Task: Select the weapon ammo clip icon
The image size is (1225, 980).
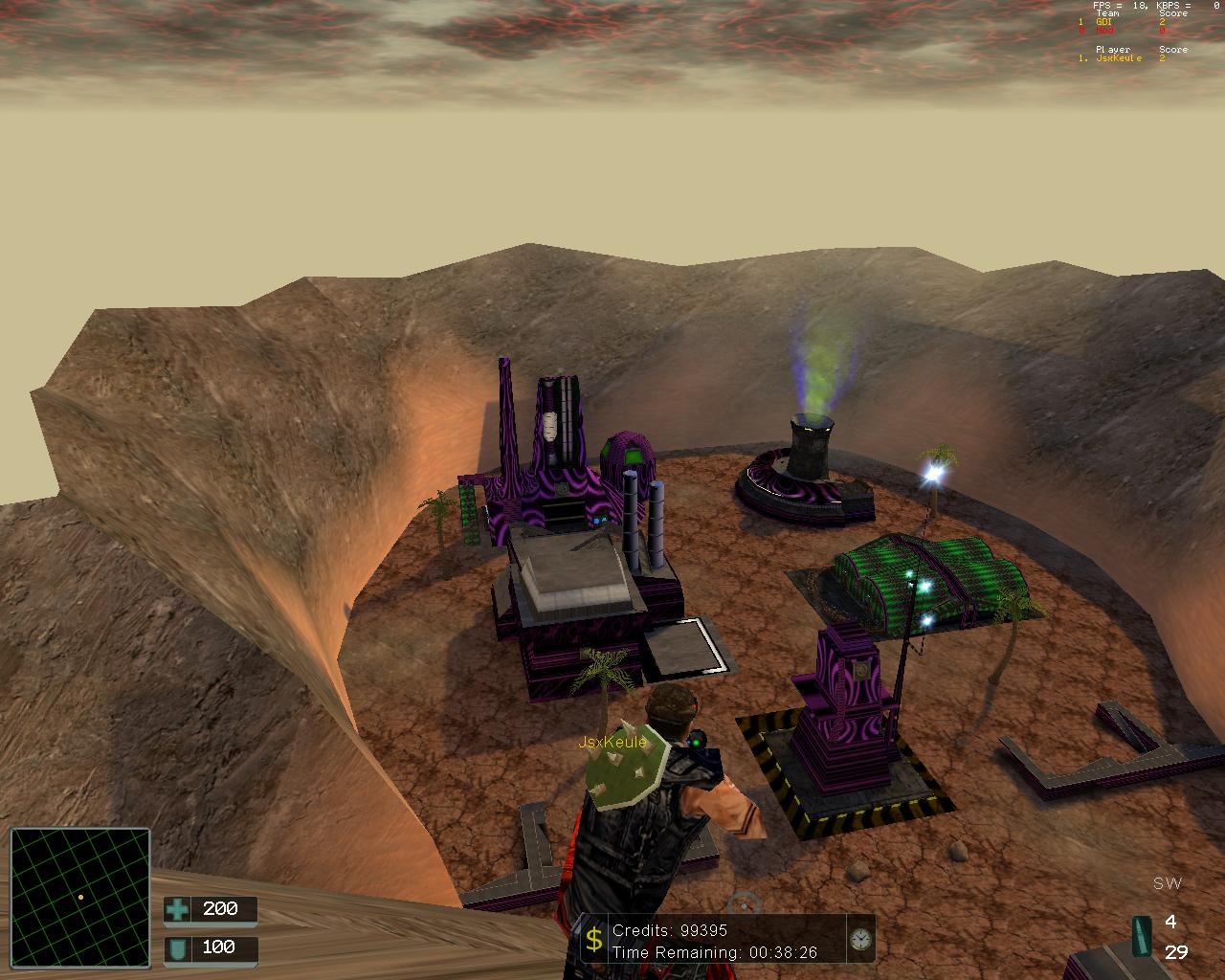Action: [x=1142, y=936]
